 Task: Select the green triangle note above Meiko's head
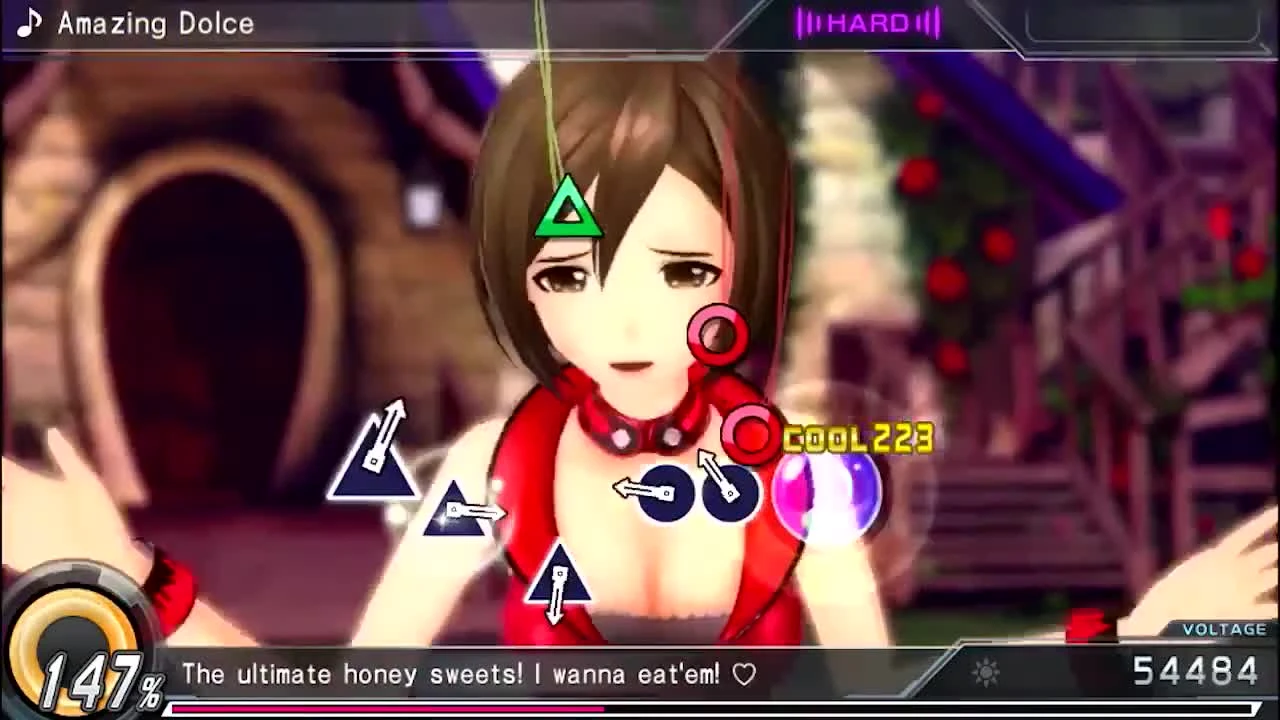568,206
